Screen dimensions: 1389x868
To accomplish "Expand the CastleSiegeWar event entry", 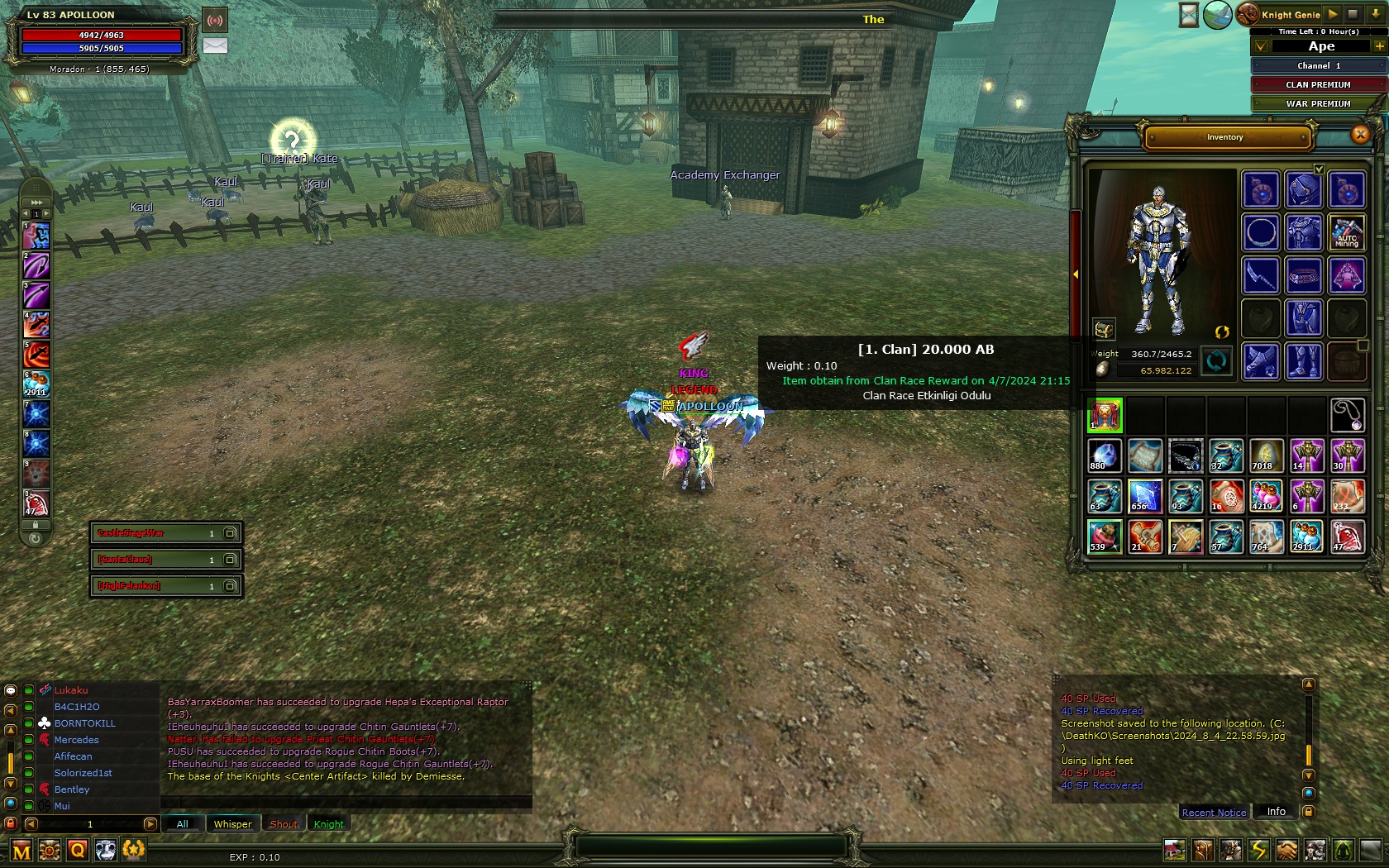I will pyautogui.click(x=231, y=533).
